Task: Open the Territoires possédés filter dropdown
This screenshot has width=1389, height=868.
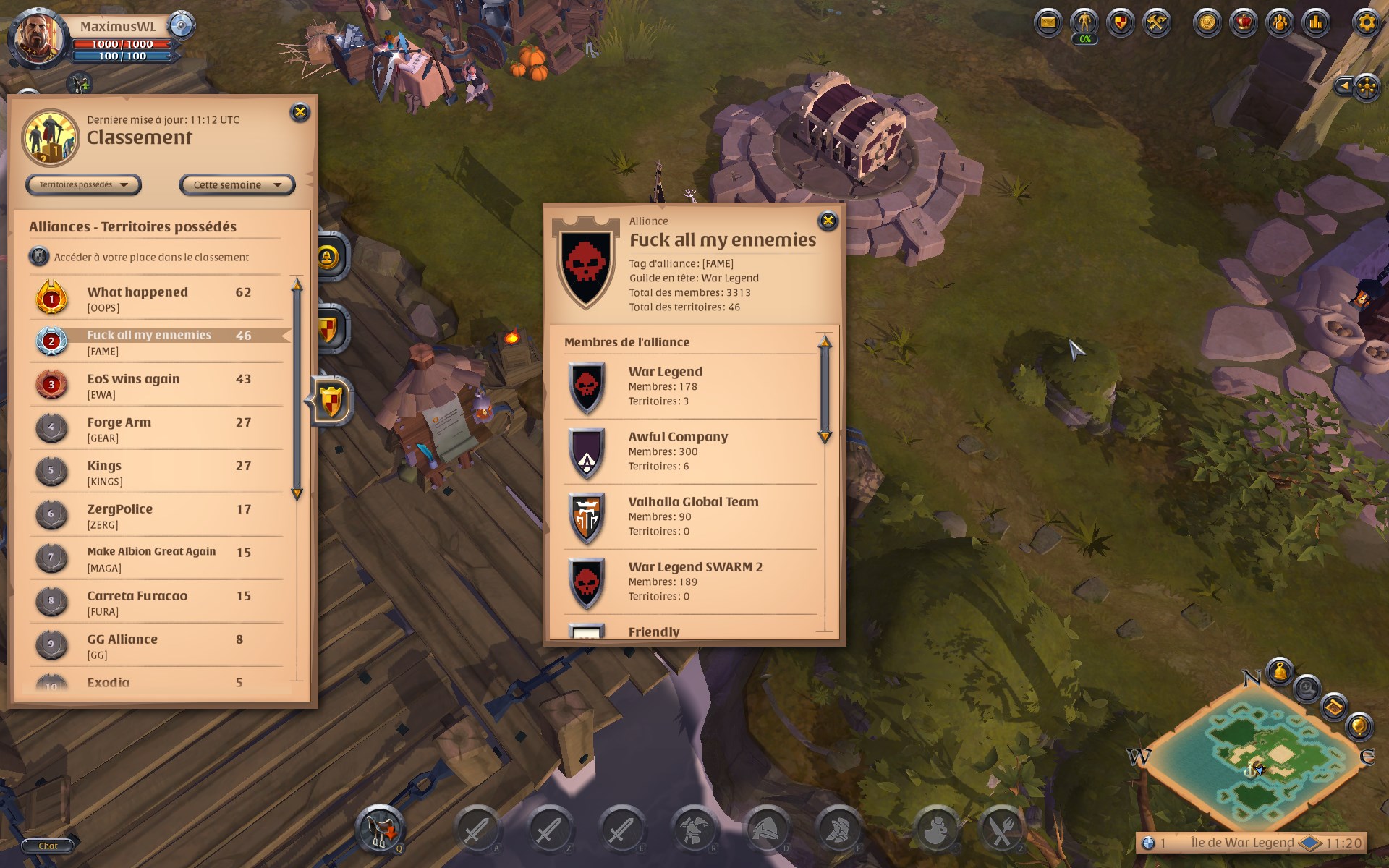Action: click(83, 185)
